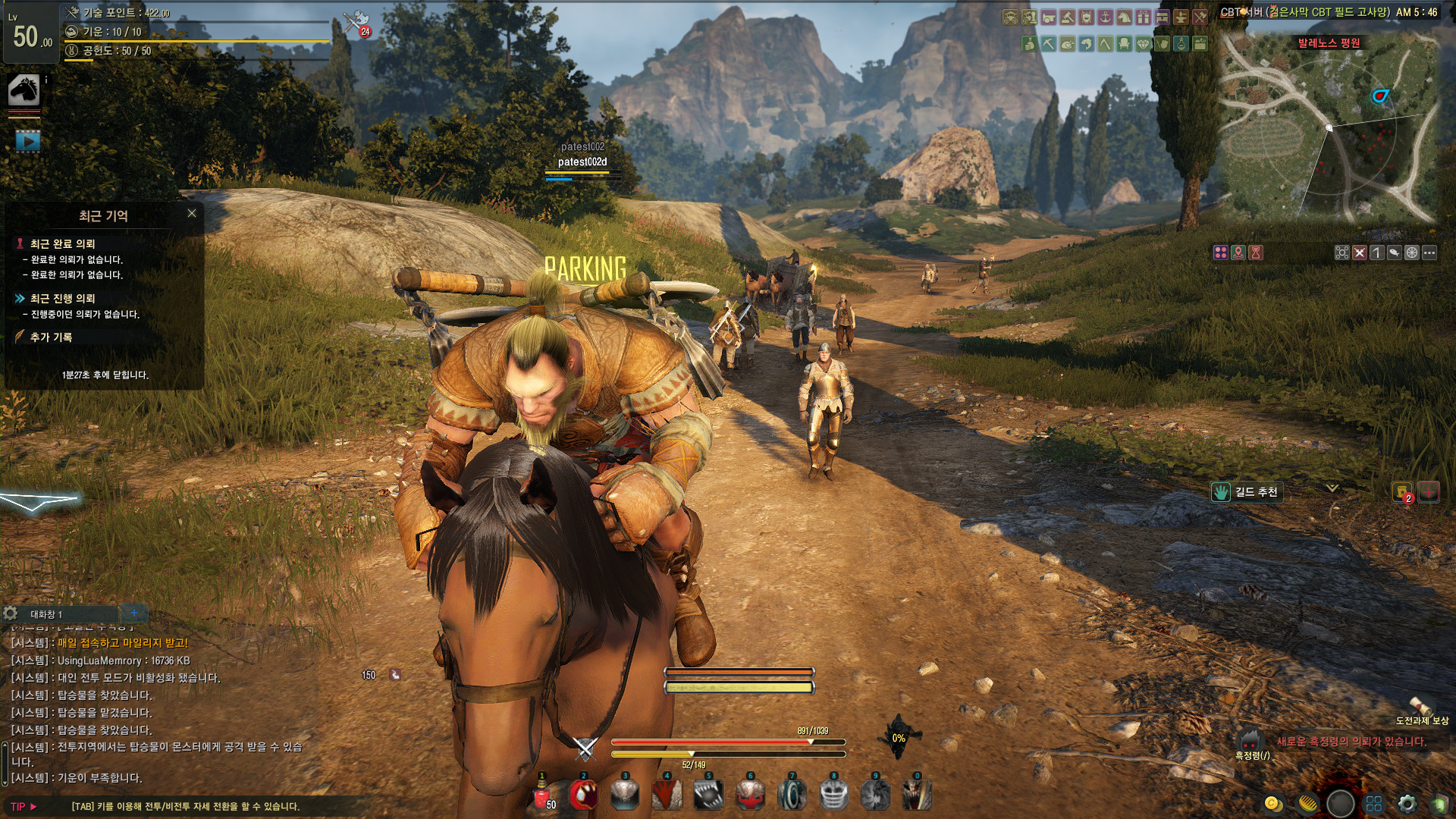The height and width of the screenshot is (819, 1456).
Task: Open the gear settings icon in bottom-right menu
Action: coord(1407,803)
